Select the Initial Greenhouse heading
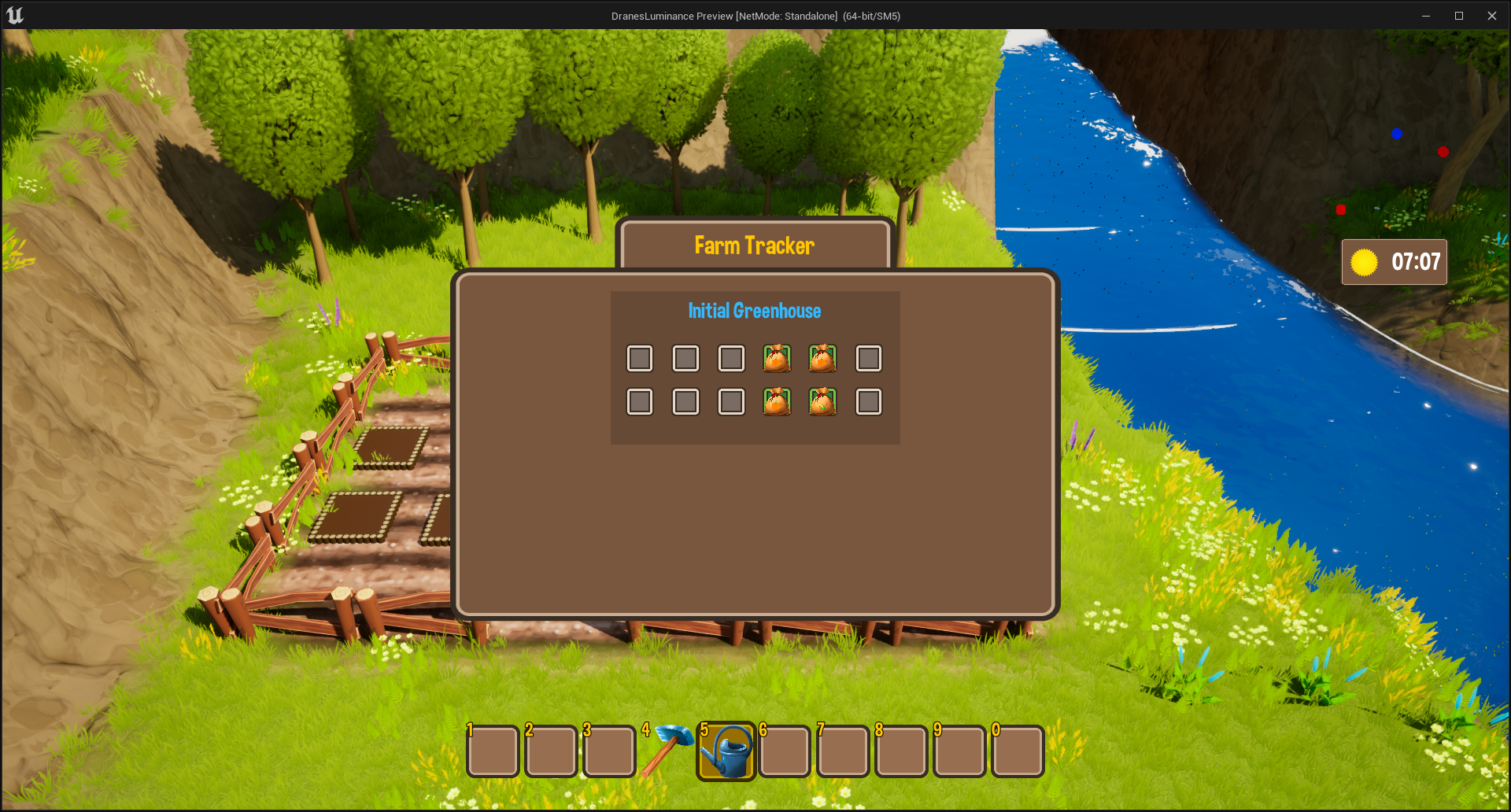The height and width of the screenshot is (812, 1511). click(x=754, y=311)
